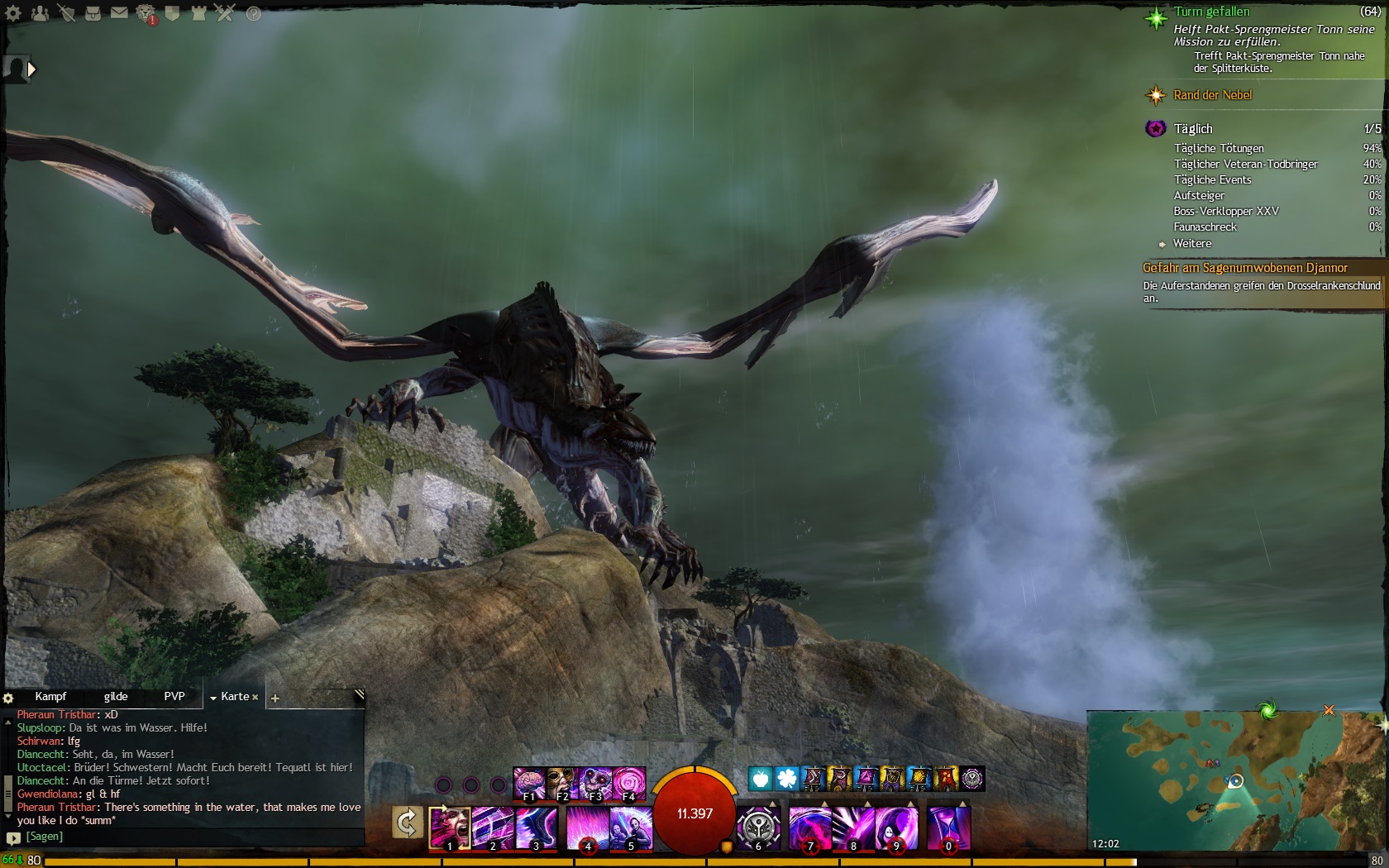
Task: Select the Turm gefallen story objective
Action: (x=1211, y=12)
